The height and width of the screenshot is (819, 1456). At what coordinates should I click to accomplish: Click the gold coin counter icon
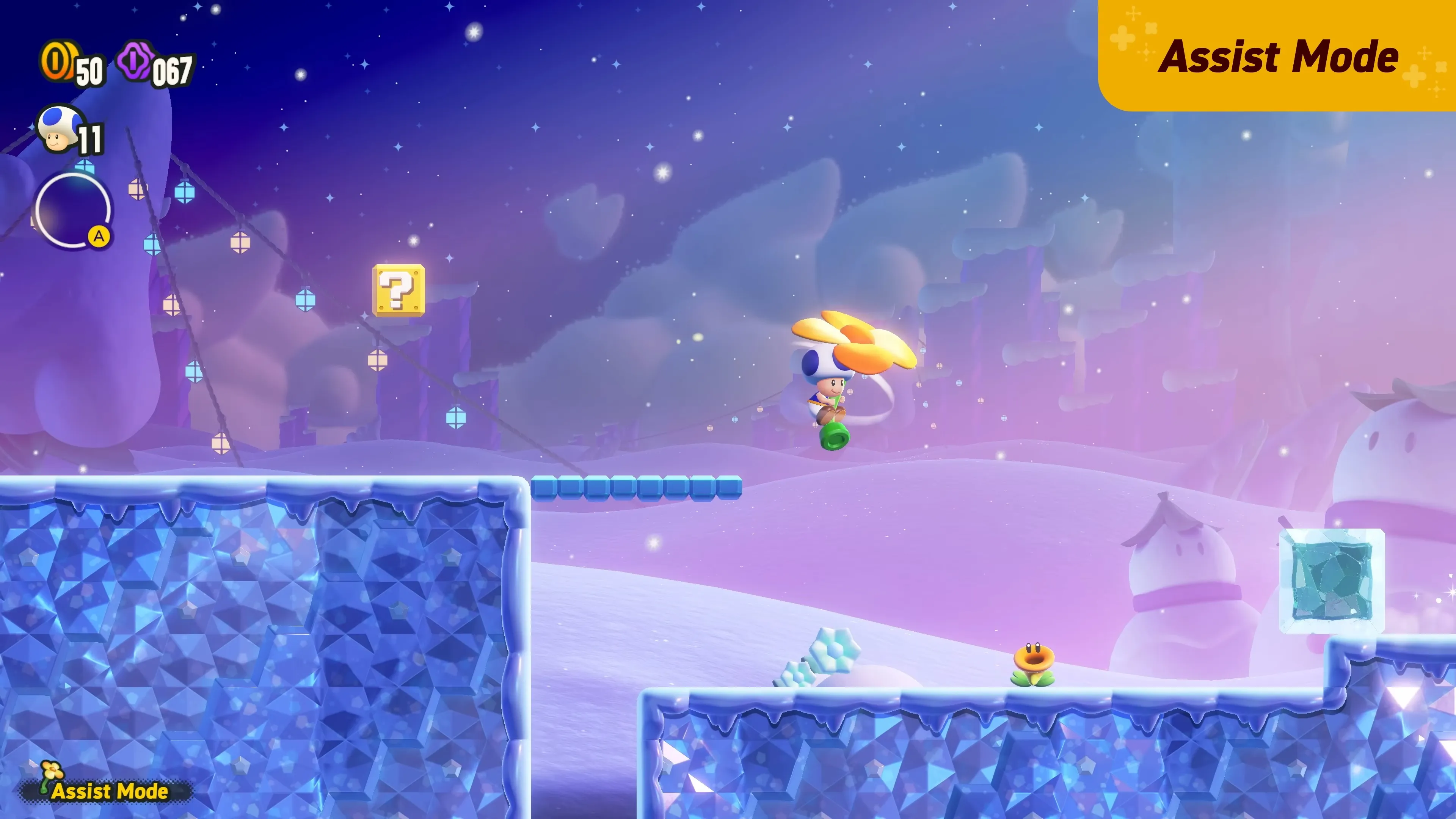[60, 64]
